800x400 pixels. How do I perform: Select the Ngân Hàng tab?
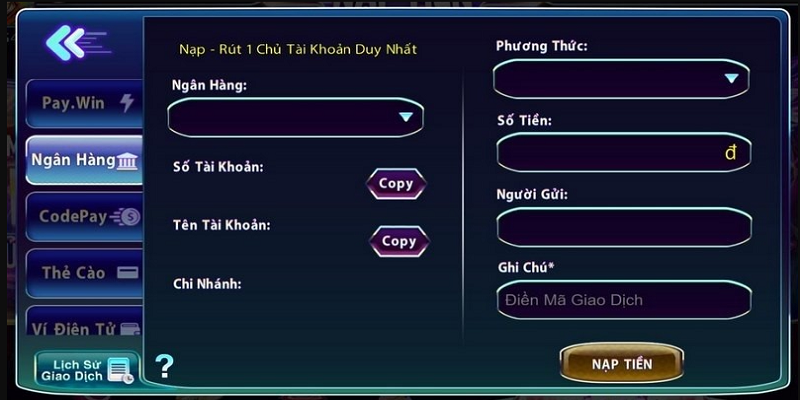(85, 160)
